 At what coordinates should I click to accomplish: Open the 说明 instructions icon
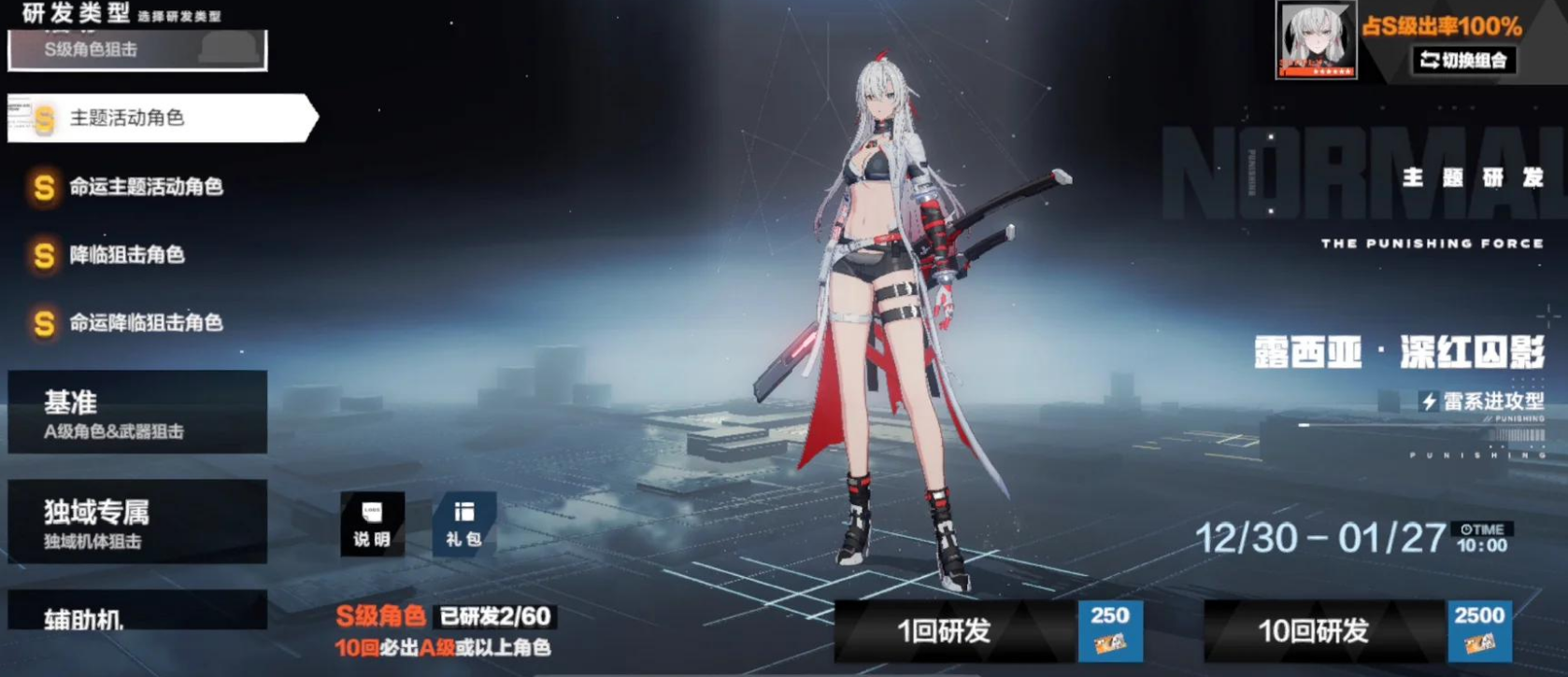(371, 525)
